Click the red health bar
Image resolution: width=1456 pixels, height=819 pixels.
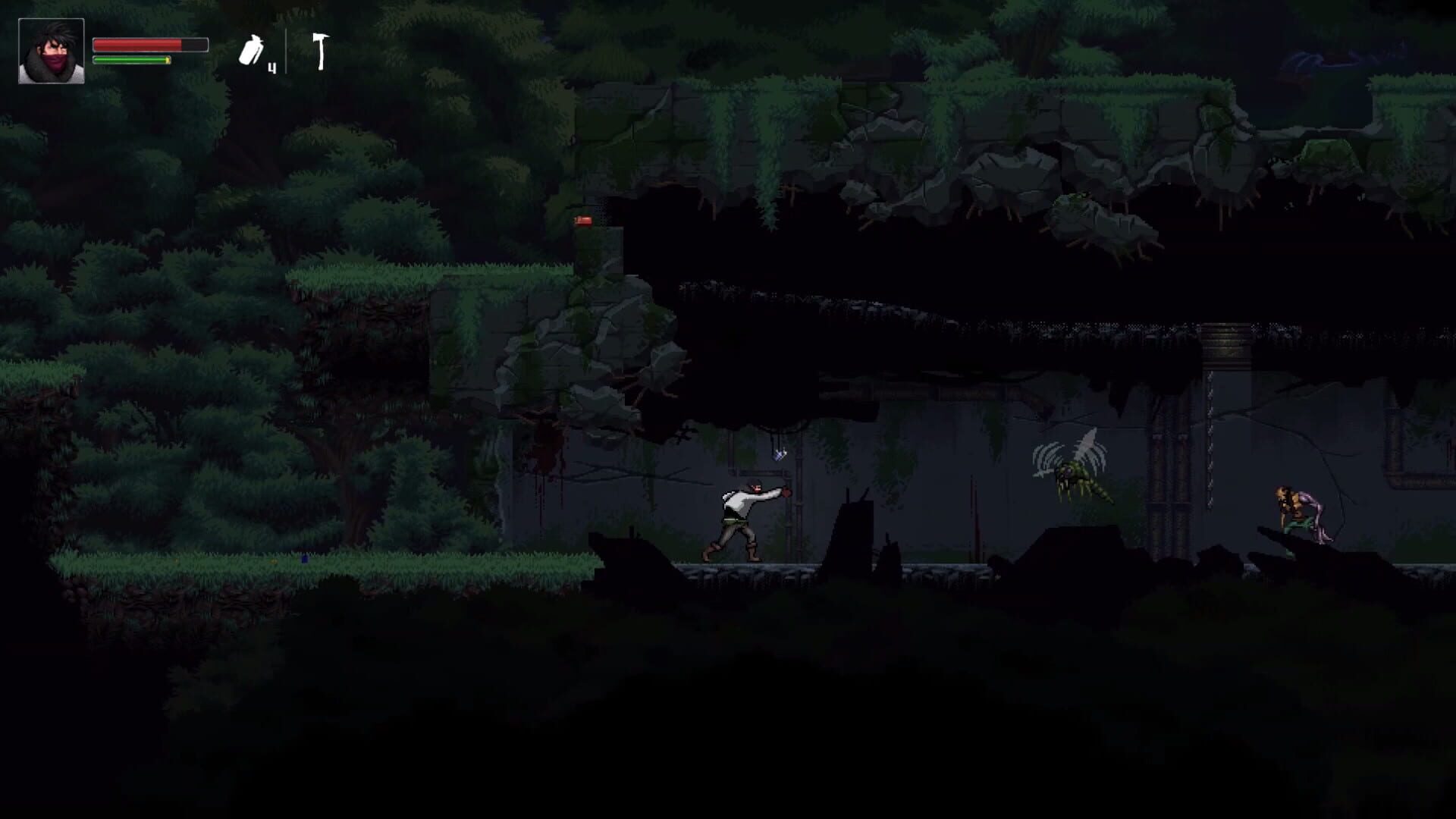136,43
